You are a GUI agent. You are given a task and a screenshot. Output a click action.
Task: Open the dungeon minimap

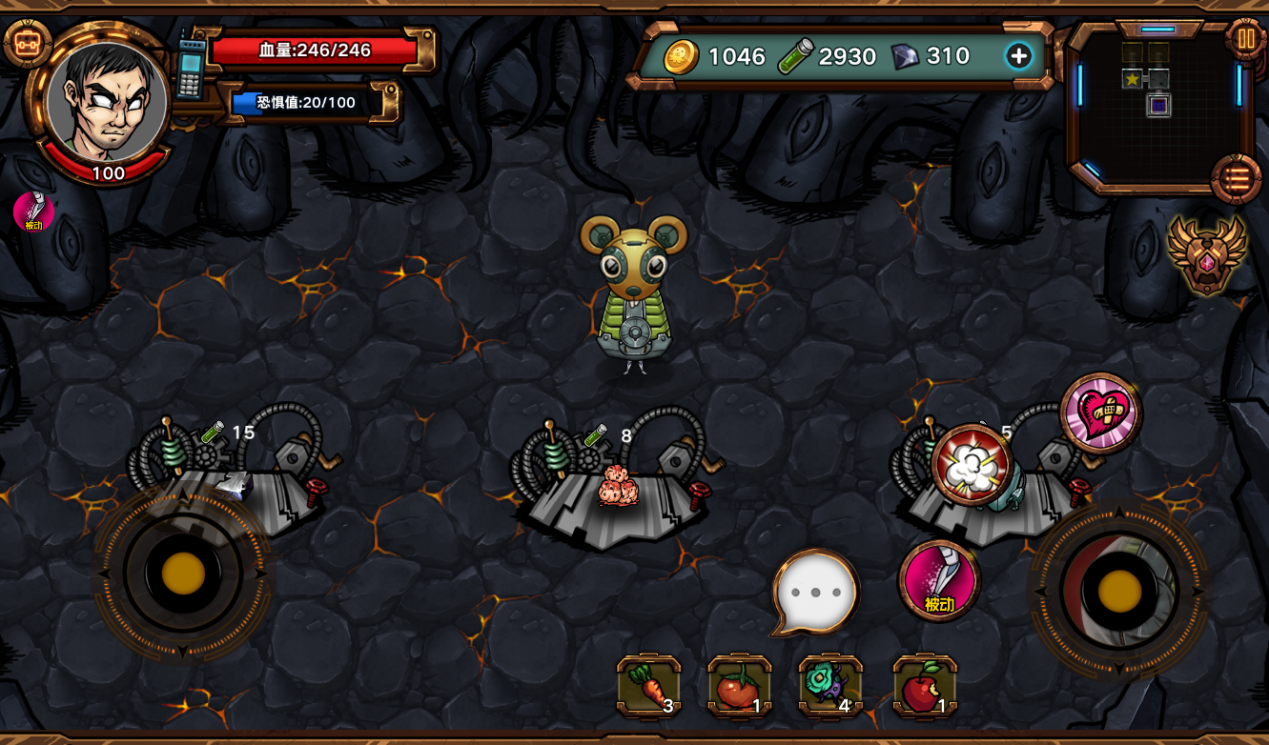[1157, 100]
